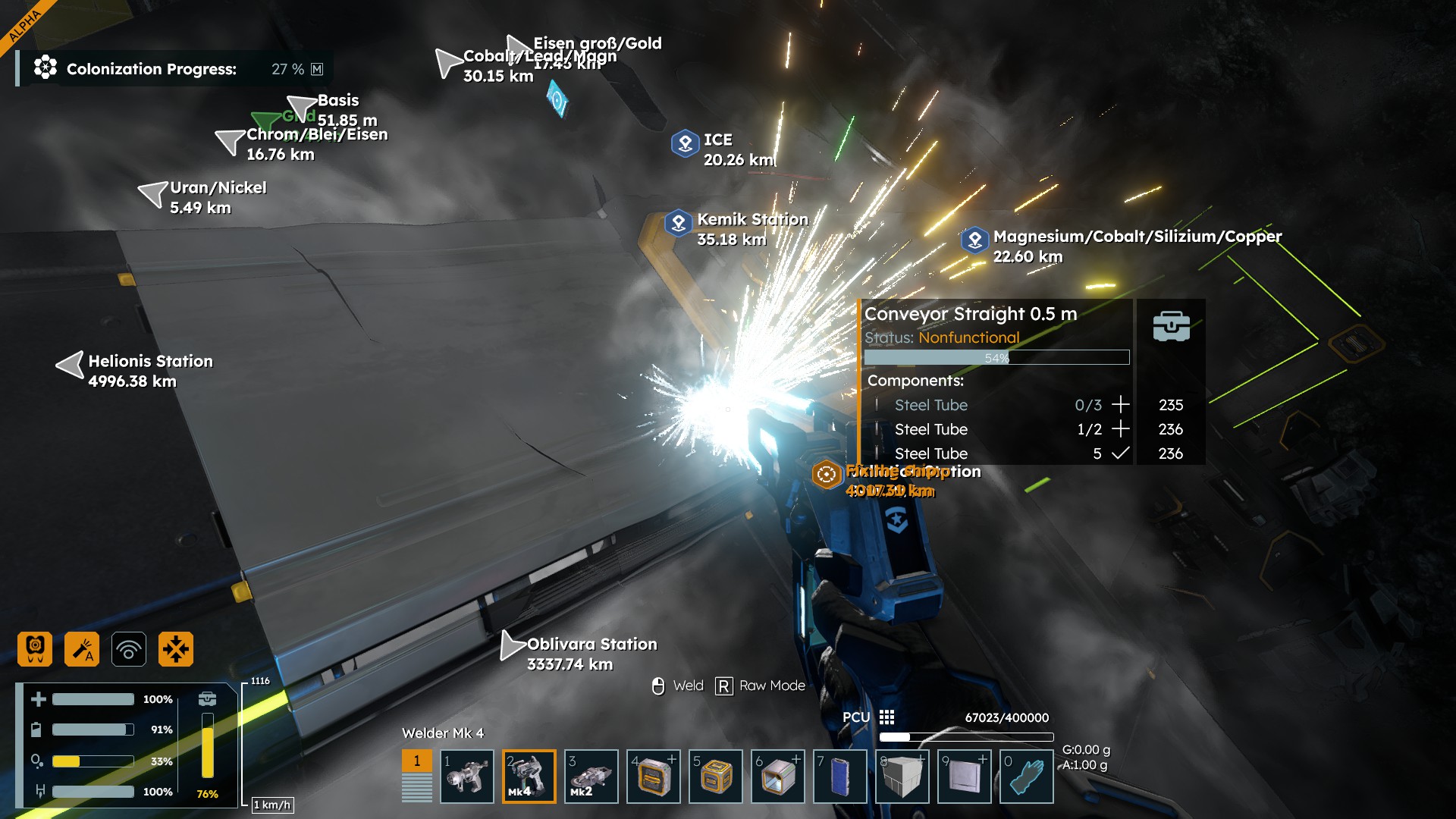Select the hollow conveyor tube in slot 6

(x=777, y=776)
